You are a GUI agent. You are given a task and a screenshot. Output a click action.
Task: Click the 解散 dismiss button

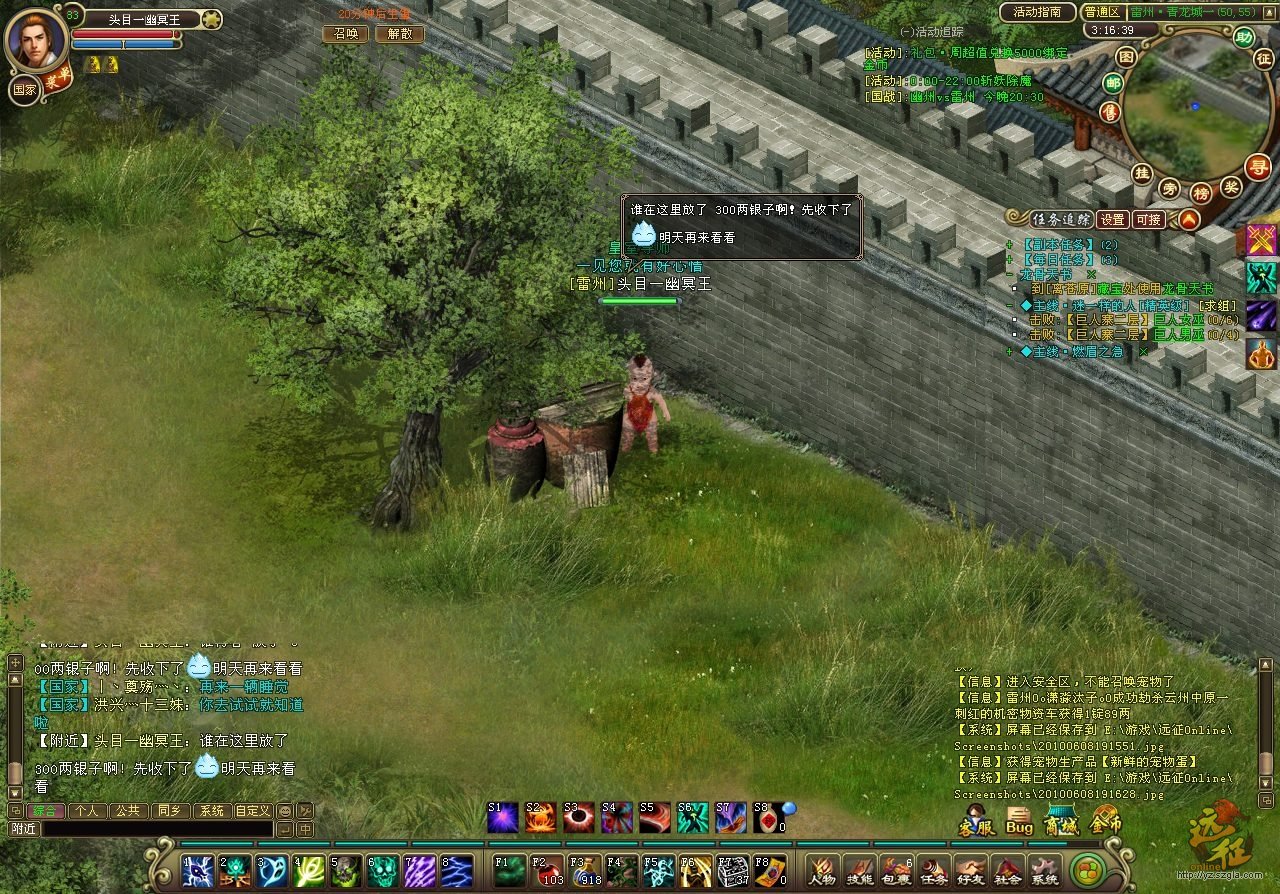click(x=399, y=33)
